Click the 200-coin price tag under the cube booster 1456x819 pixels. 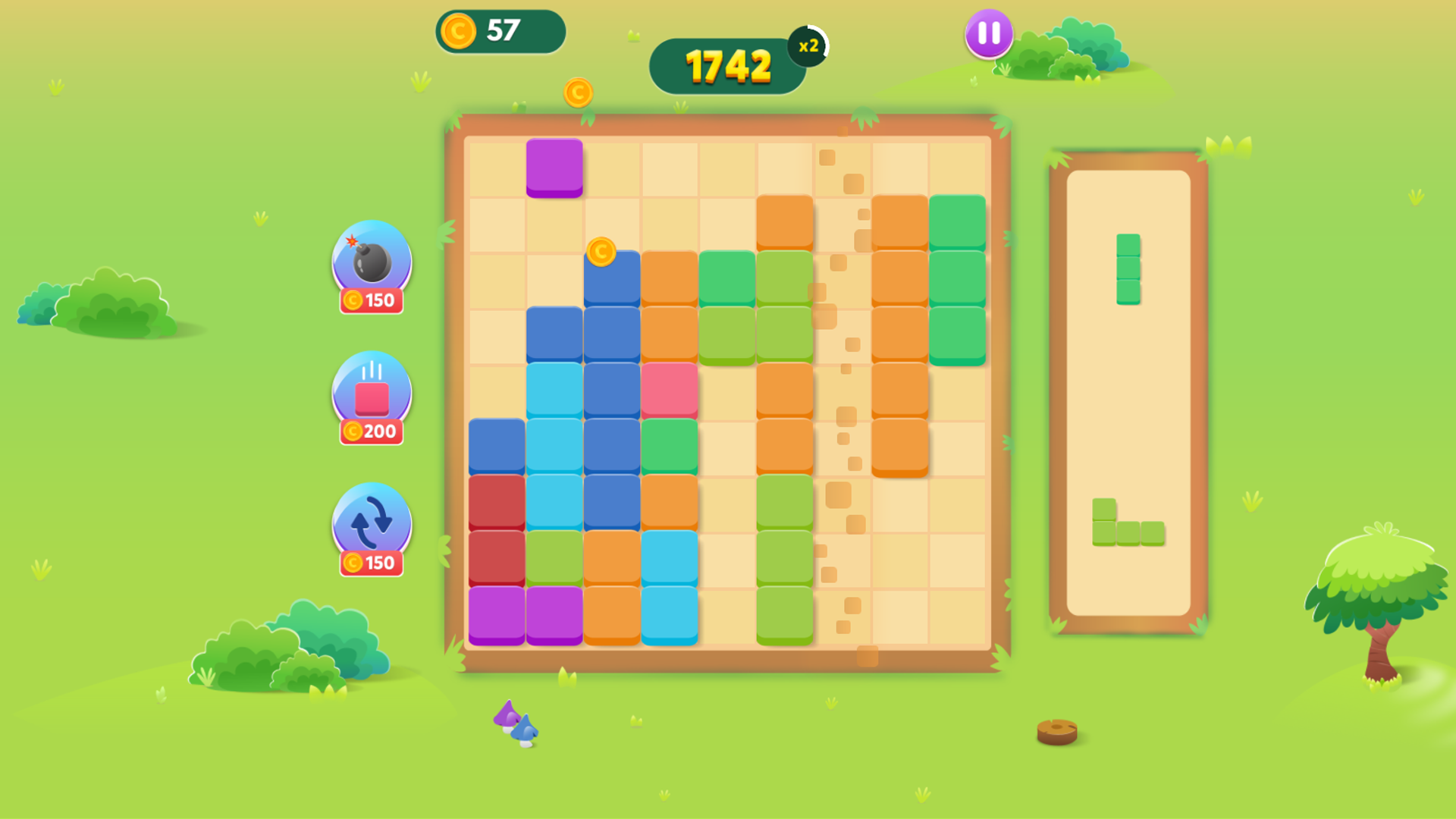[371, 433]
